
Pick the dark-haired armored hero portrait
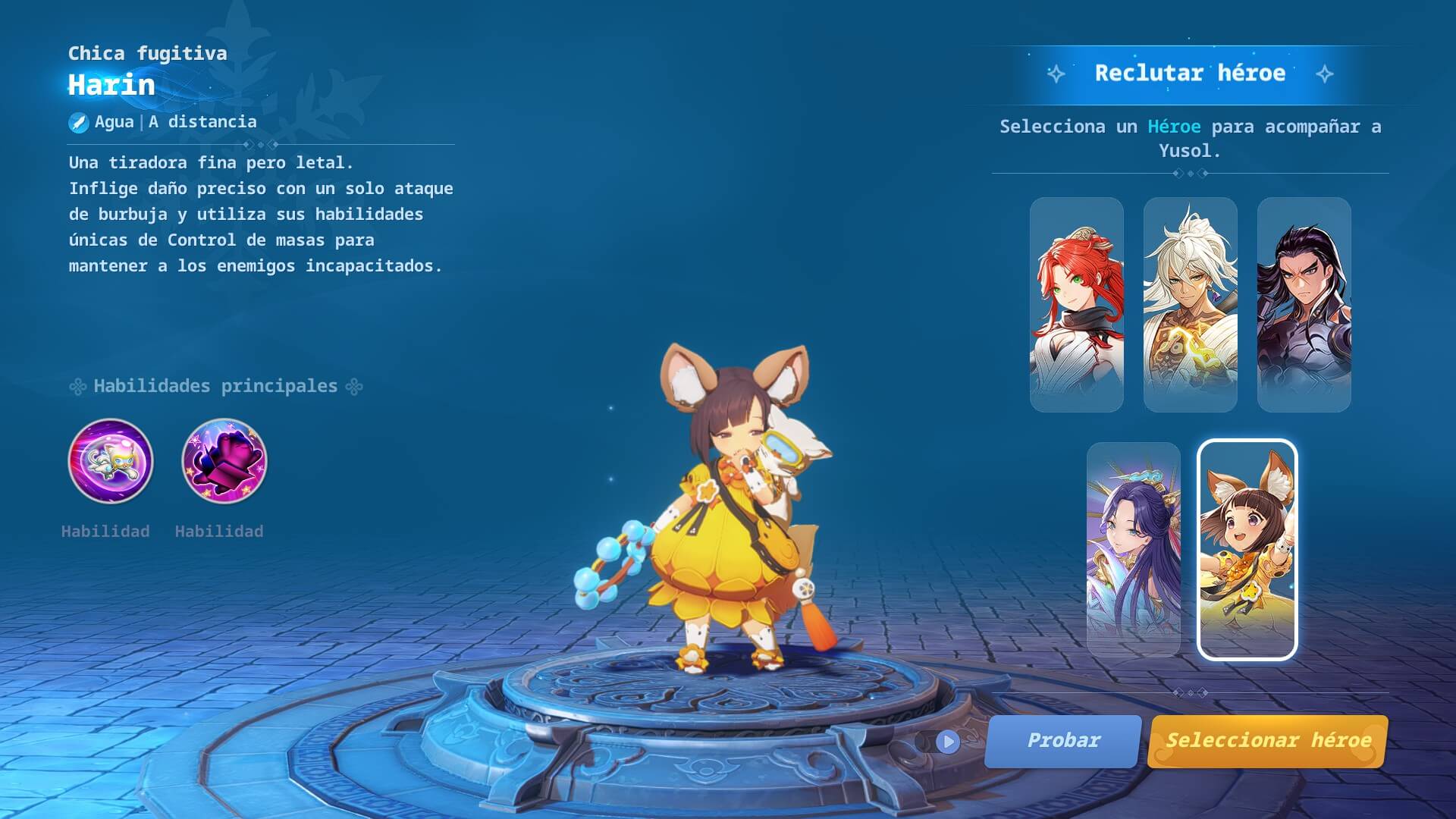[1304, 305]
